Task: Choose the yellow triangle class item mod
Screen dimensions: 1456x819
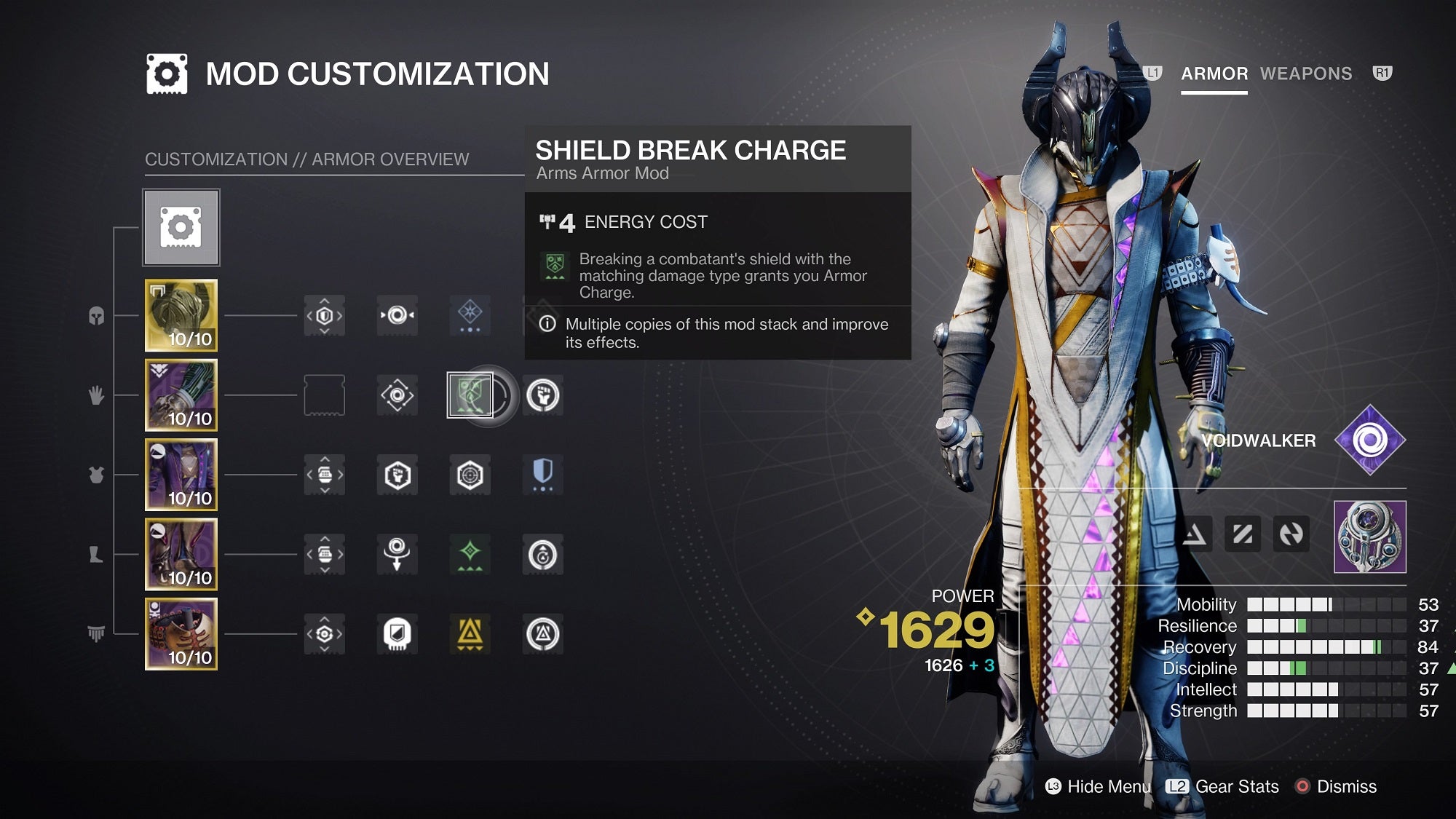Action: coord(470,634)
